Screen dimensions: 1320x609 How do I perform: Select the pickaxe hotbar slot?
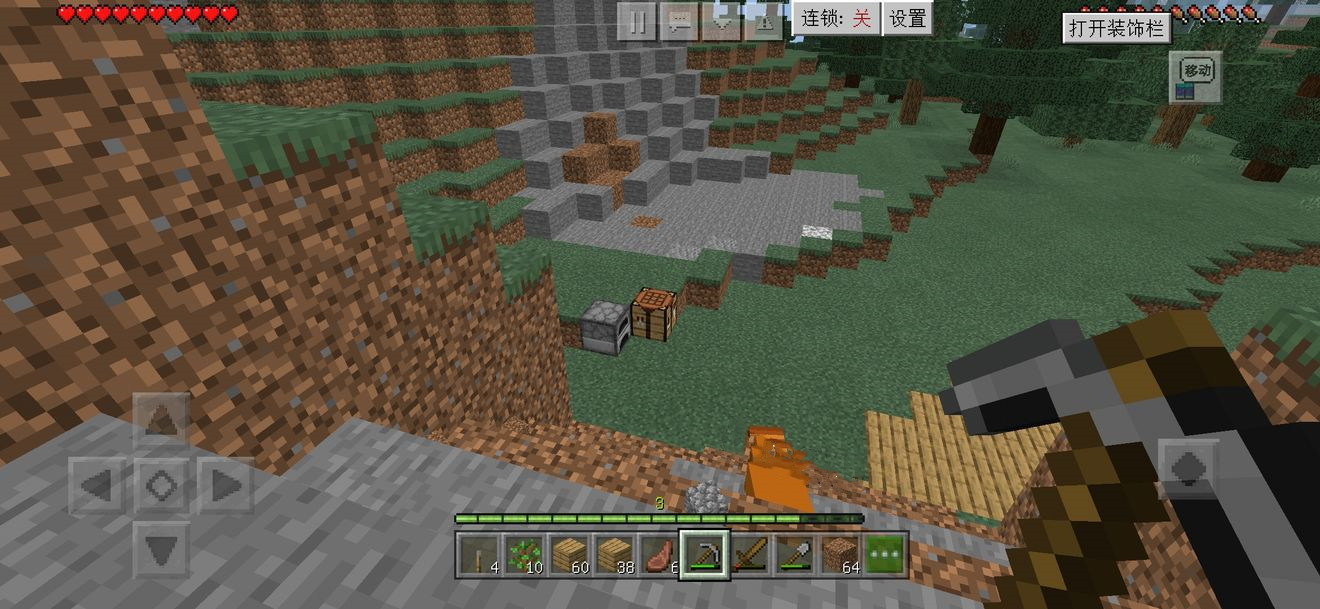(705, 554)
